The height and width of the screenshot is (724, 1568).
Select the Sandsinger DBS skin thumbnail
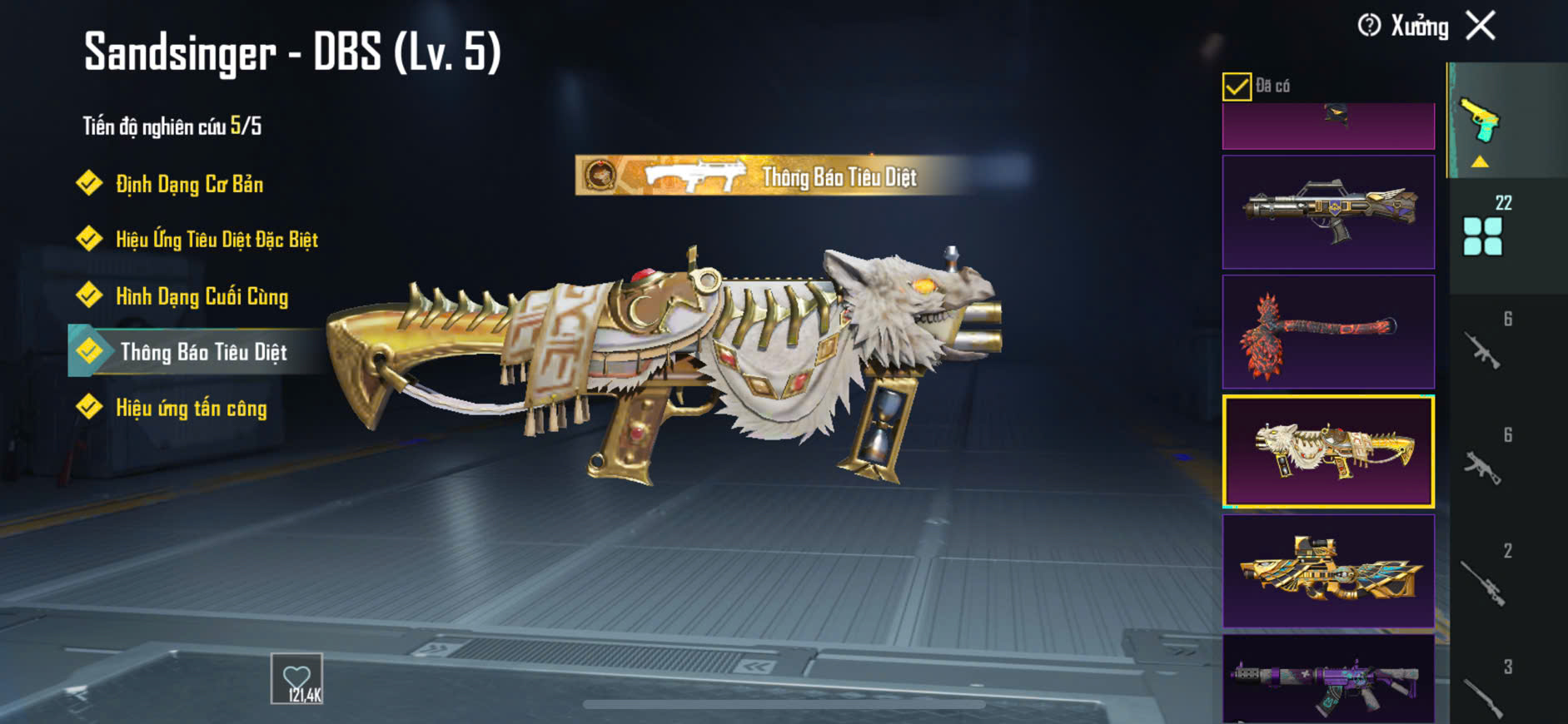tap(1328, 452)
